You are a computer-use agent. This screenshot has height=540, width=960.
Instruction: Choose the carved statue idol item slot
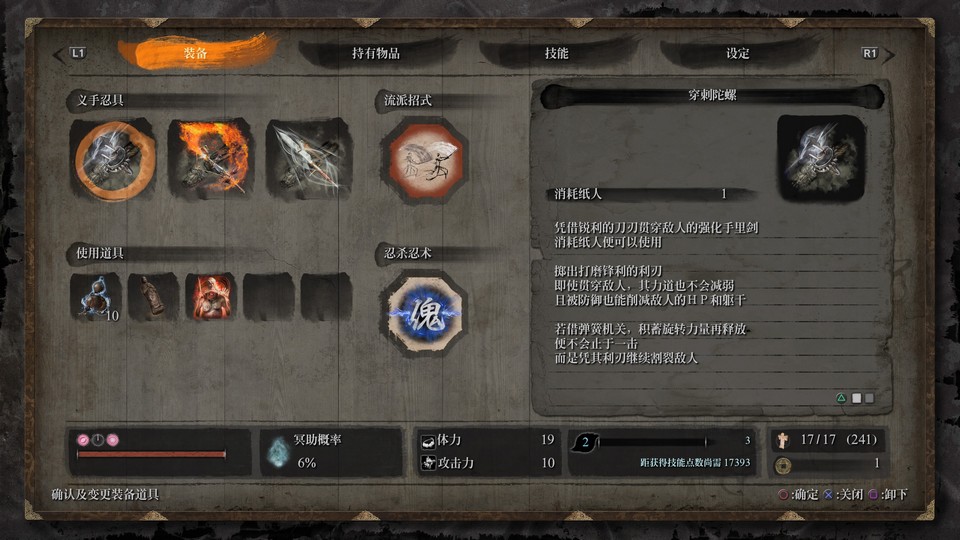(x=154, y=297)
